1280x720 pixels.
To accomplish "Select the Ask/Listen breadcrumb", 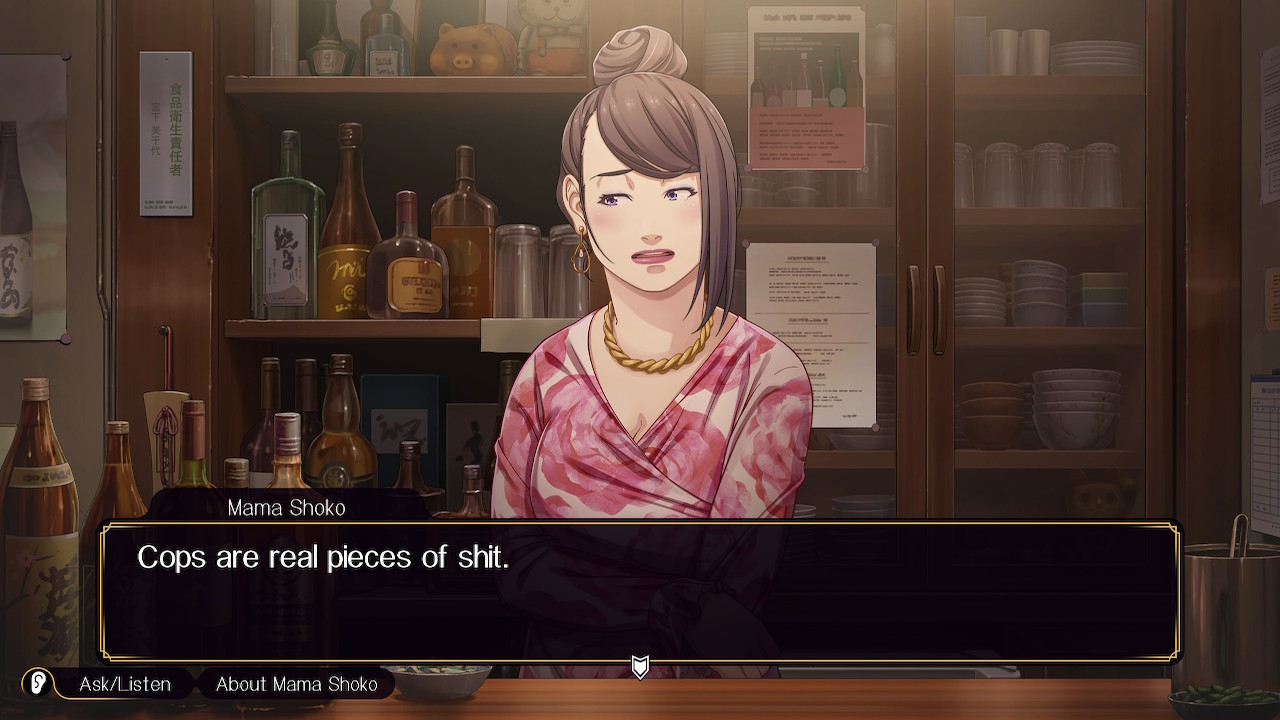I will tap(125, 684).
